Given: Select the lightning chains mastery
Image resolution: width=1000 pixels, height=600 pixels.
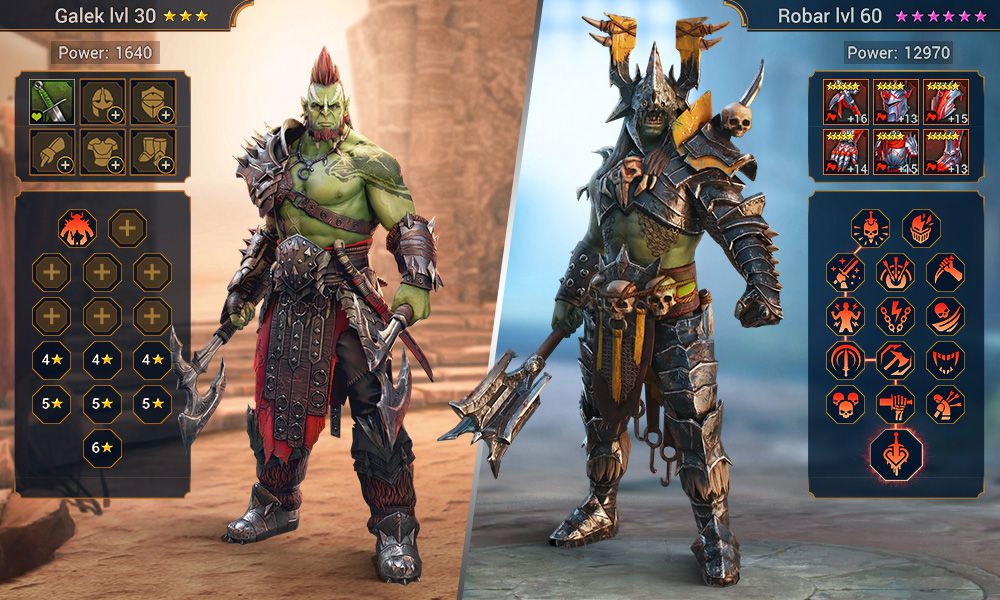Looking at the screenshot, I should tap(895, 316).
